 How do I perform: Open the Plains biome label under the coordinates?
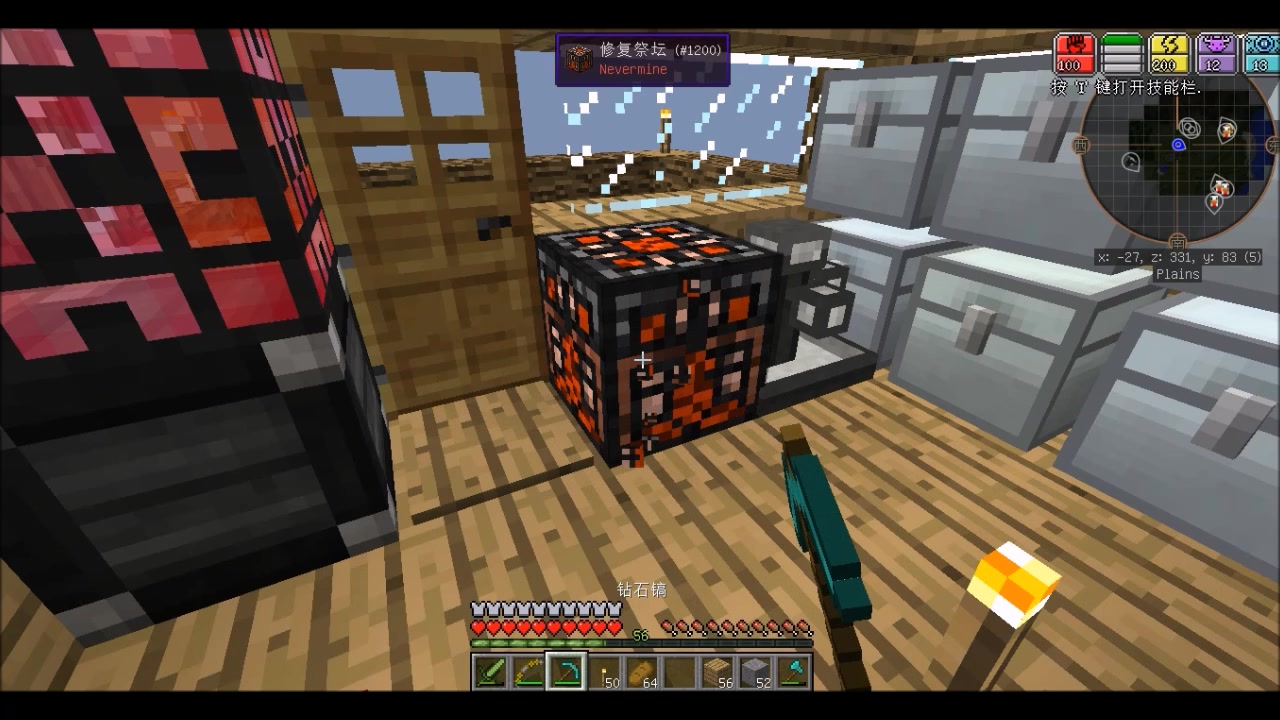tap(1177, 273)
